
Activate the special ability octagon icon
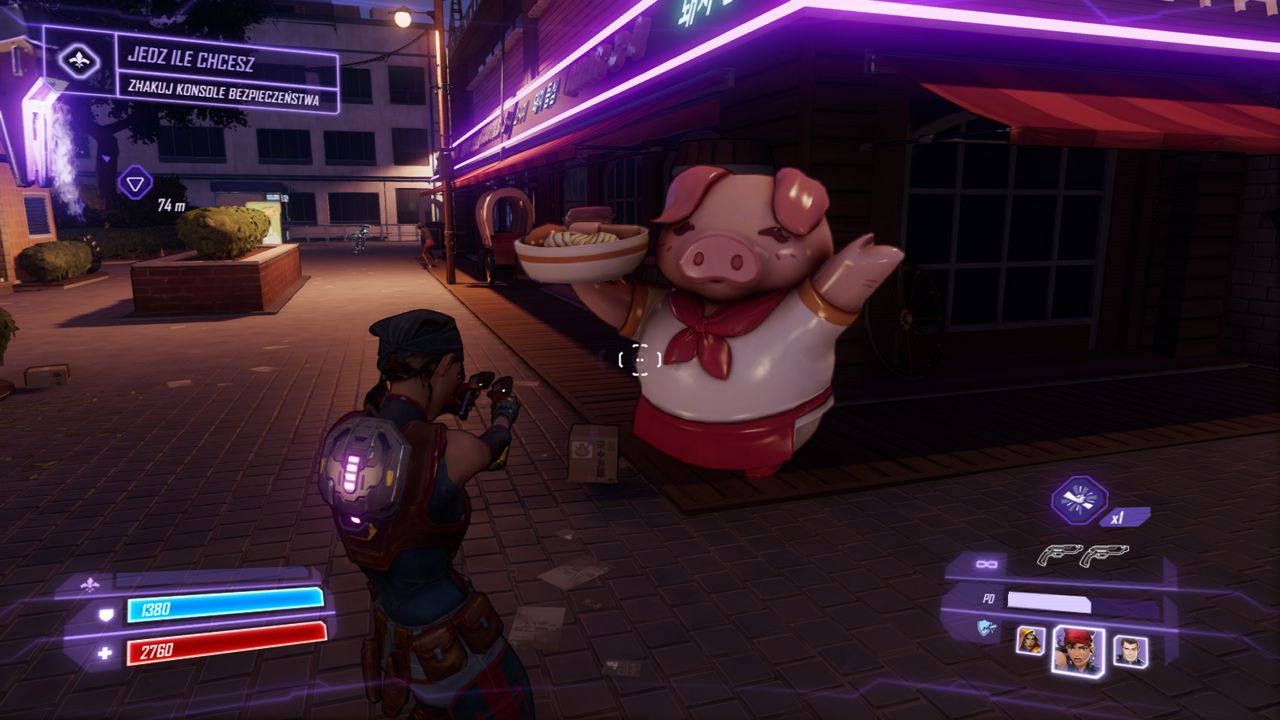(x=1079, y=499)
